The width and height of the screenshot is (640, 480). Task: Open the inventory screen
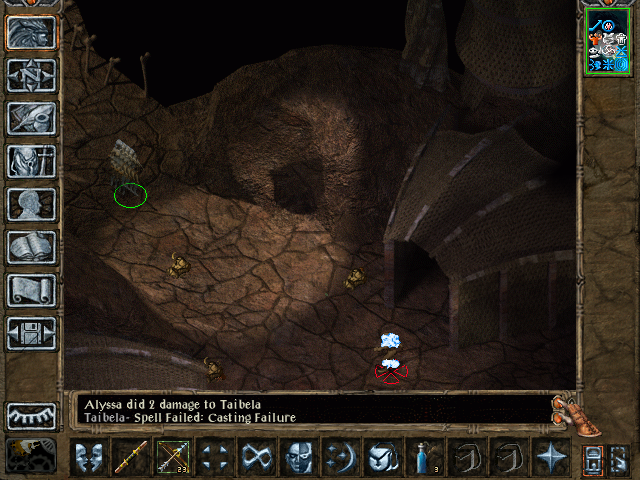coord(32,162)
